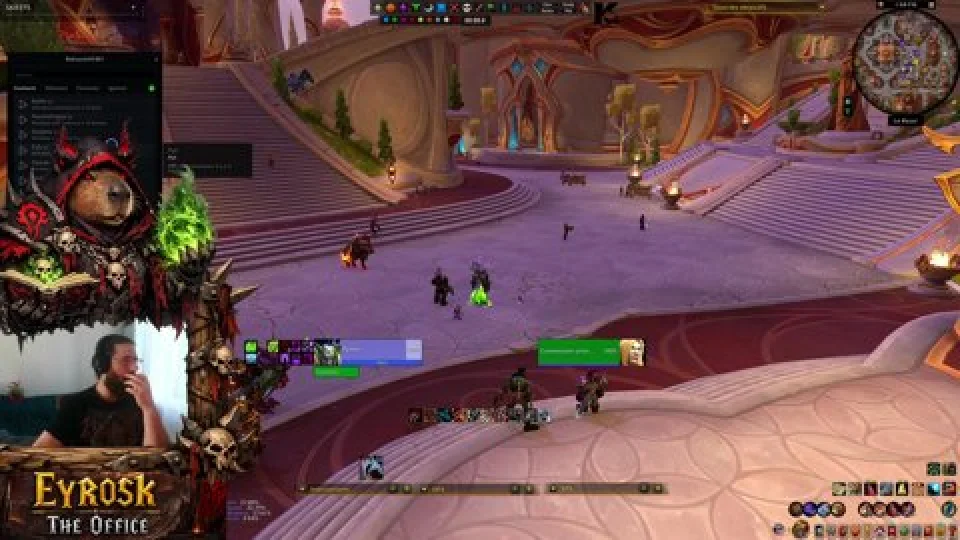Toggle the green switch in the addon panel
Image resolution: width=960 pixels, height=540 pixels.
click(x=152, y=88)
